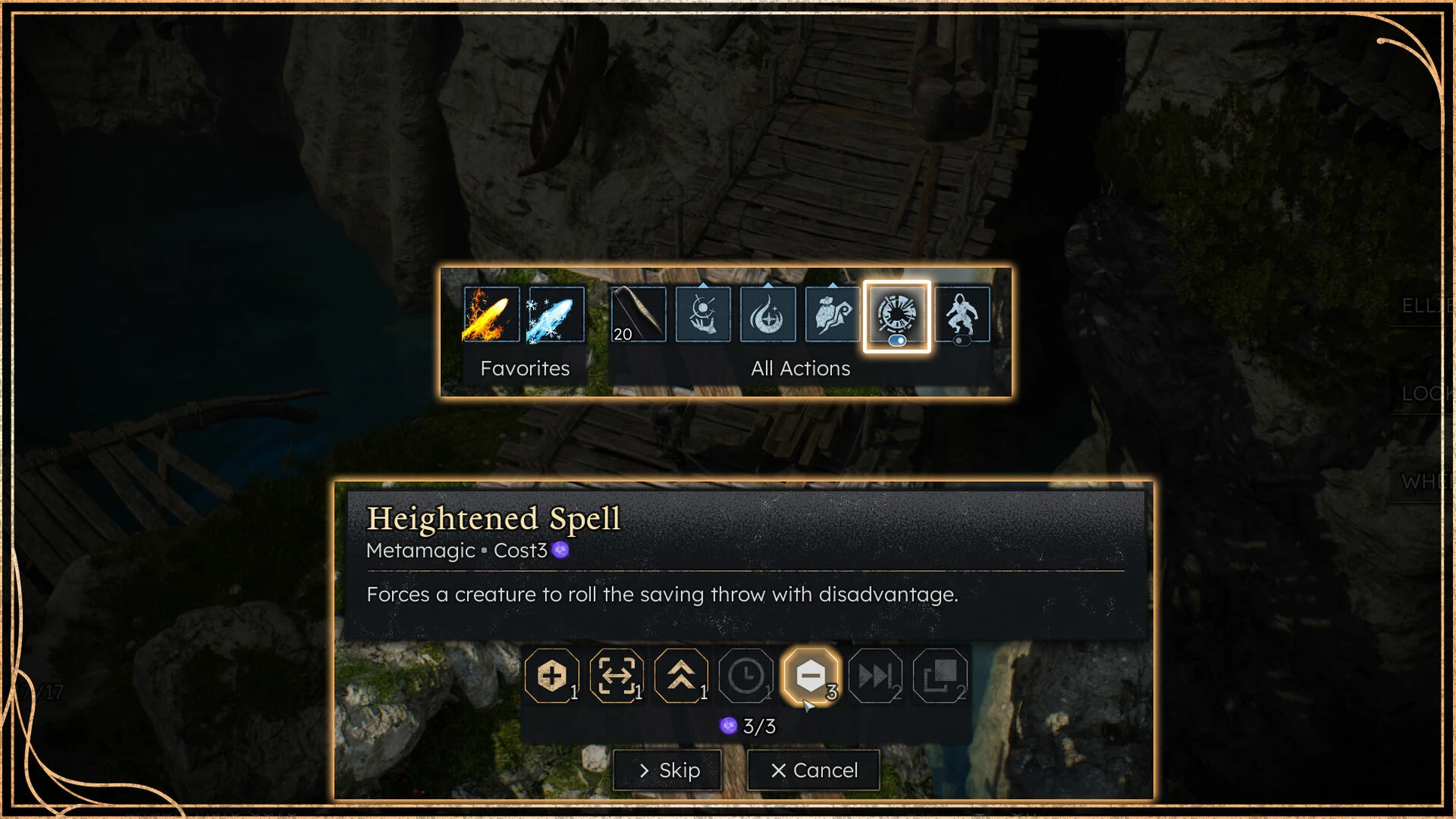Cast the fire bolt favorite spell

pos(491,315)
